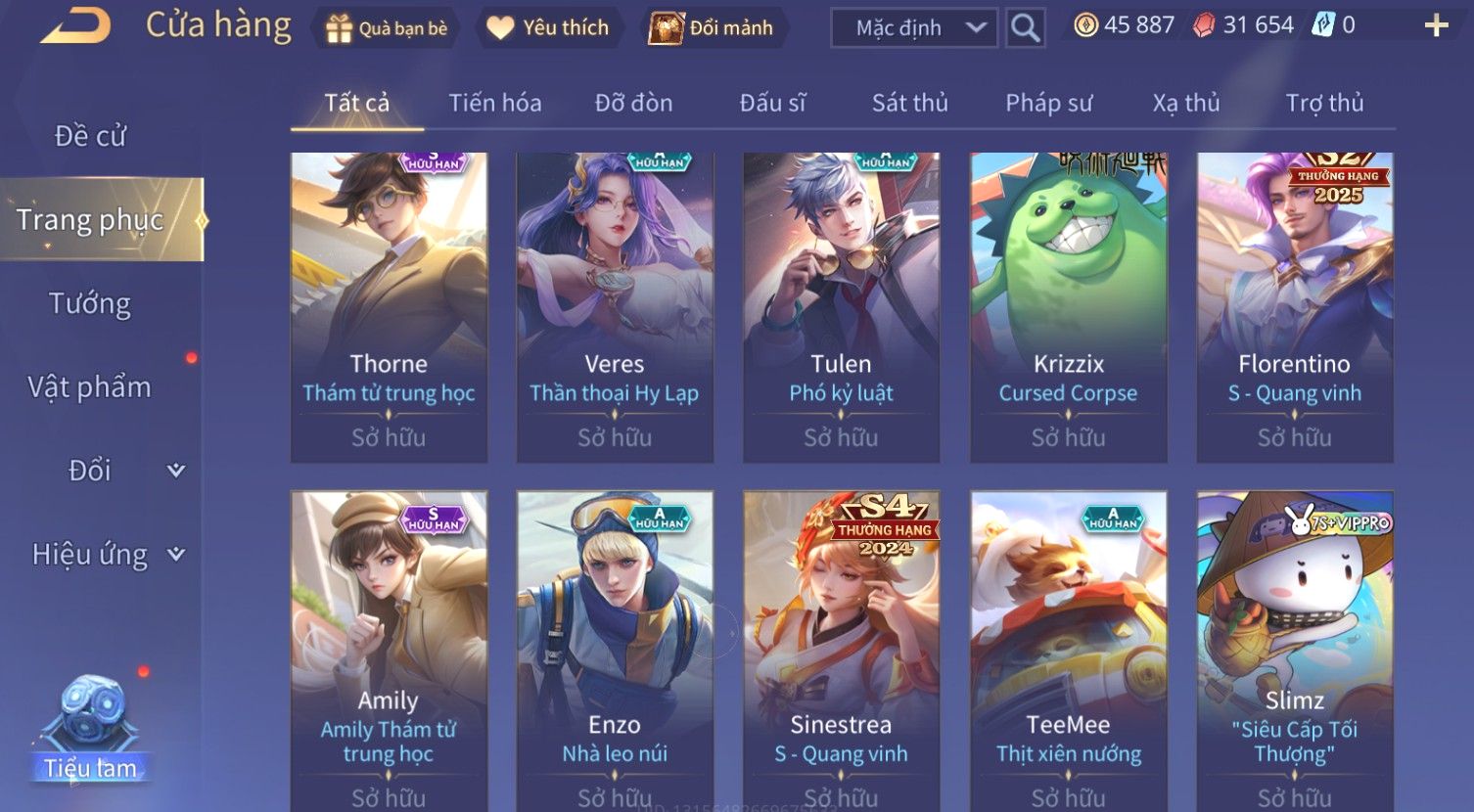Expand the Mặc định sort dropdown
The width and height of the screenshot is (1474, 812).
(914, 28)
